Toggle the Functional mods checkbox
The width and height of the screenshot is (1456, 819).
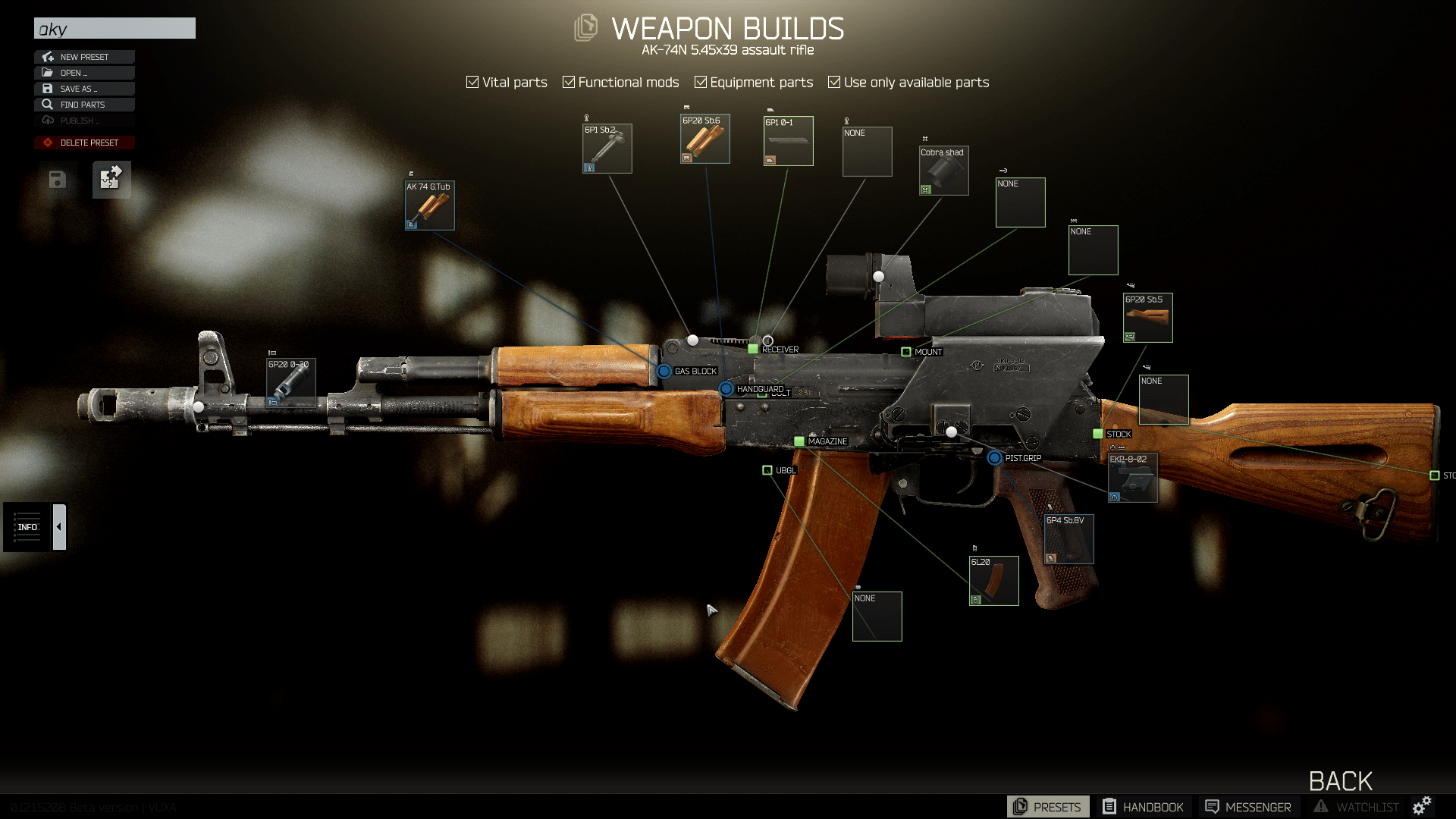(x=569, y=82)
